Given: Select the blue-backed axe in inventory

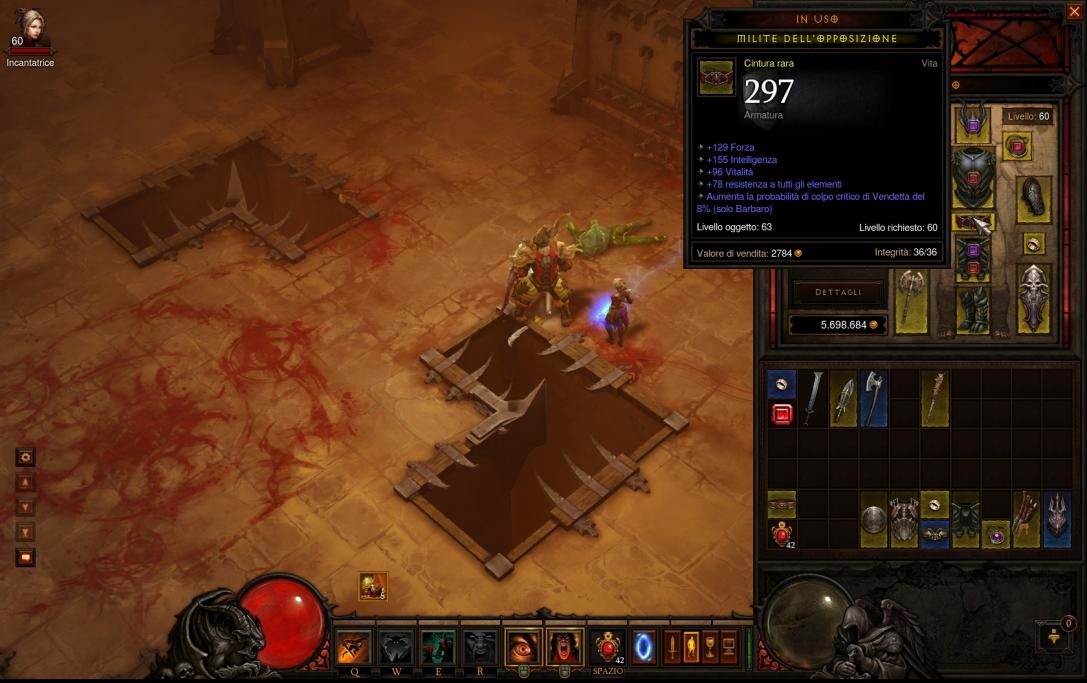Looking at the screenshot, I should pyautogui.click(x=873, y=397).
